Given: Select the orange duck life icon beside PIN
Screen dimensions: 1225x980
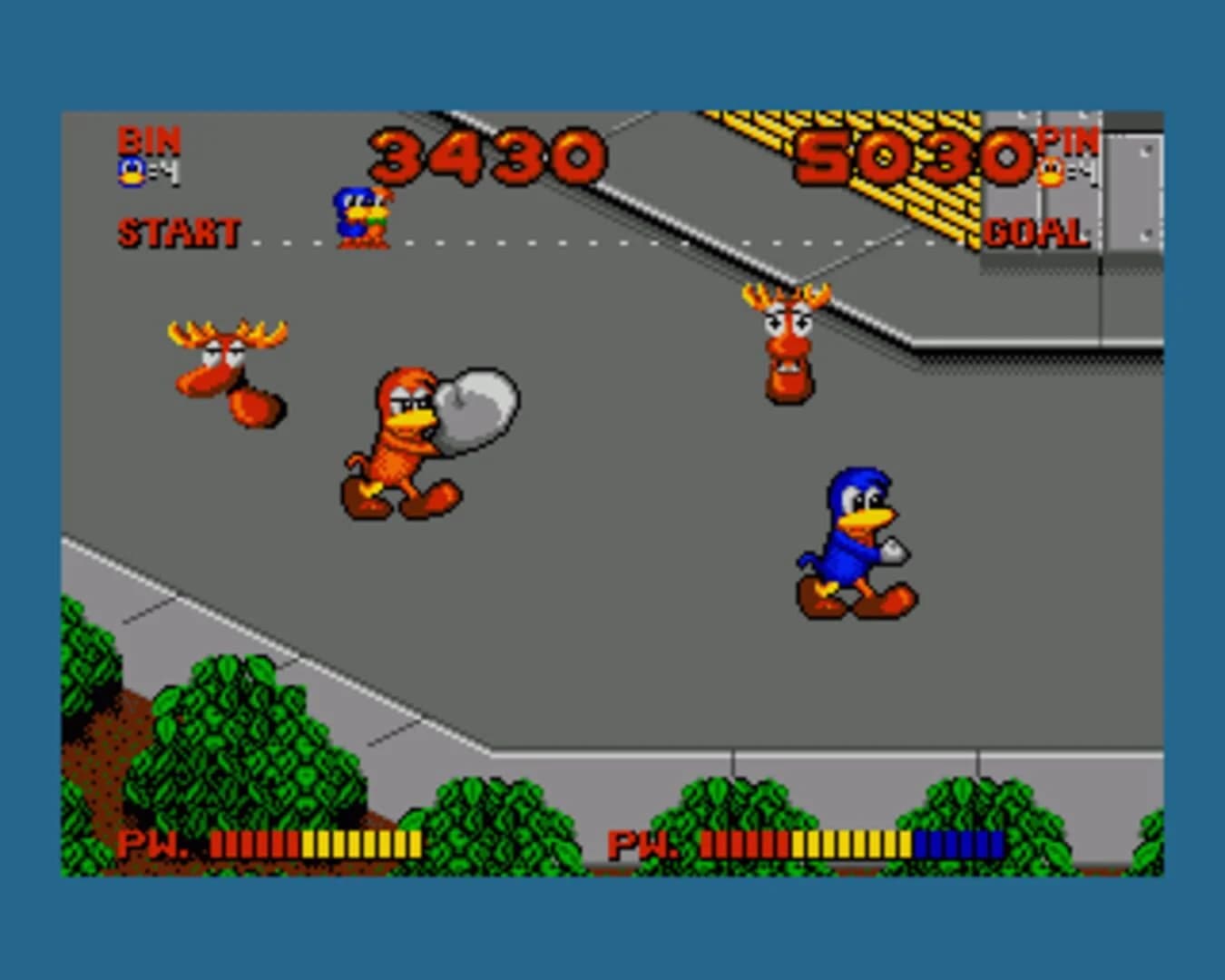Looking at the screenshot, I should point(1053,171).
